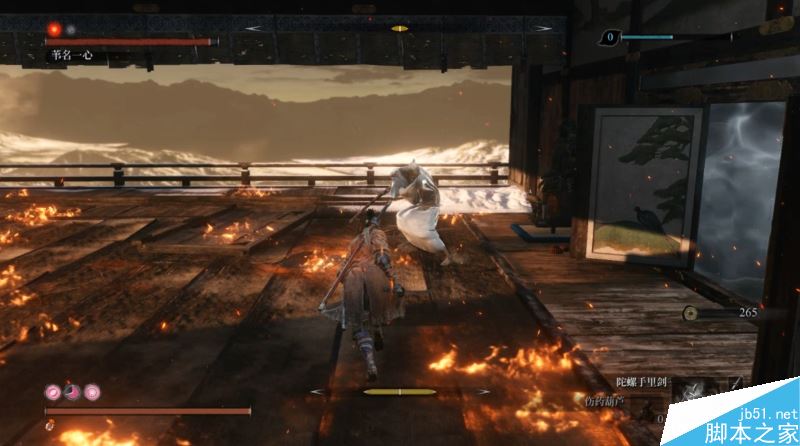The image size is (800, 446).
Task: Click the Healing Gourd item label
Action: tap(607, 401)
